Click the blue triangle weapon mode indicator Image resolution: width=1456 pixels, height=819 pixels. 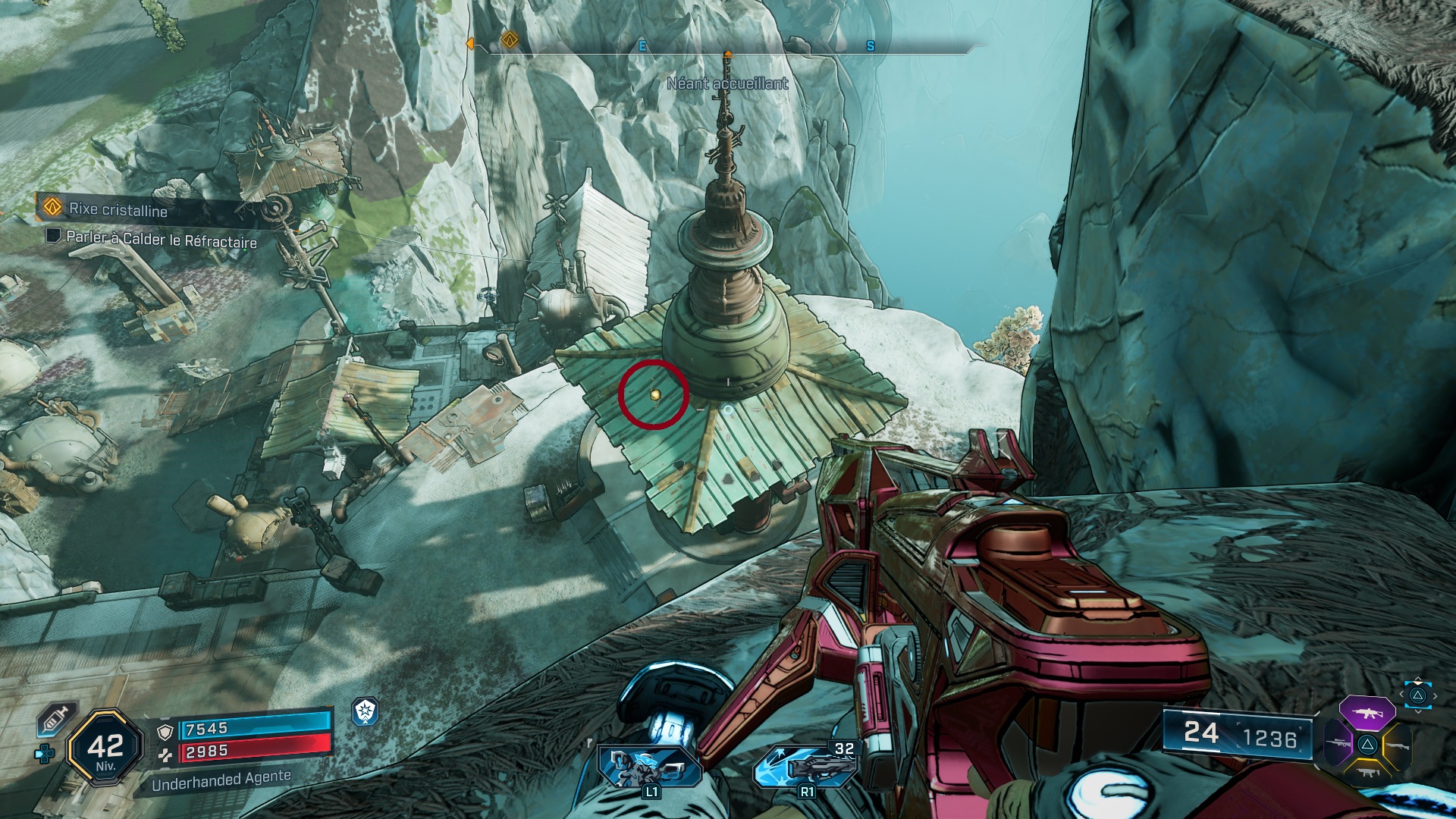(1417, 695)
